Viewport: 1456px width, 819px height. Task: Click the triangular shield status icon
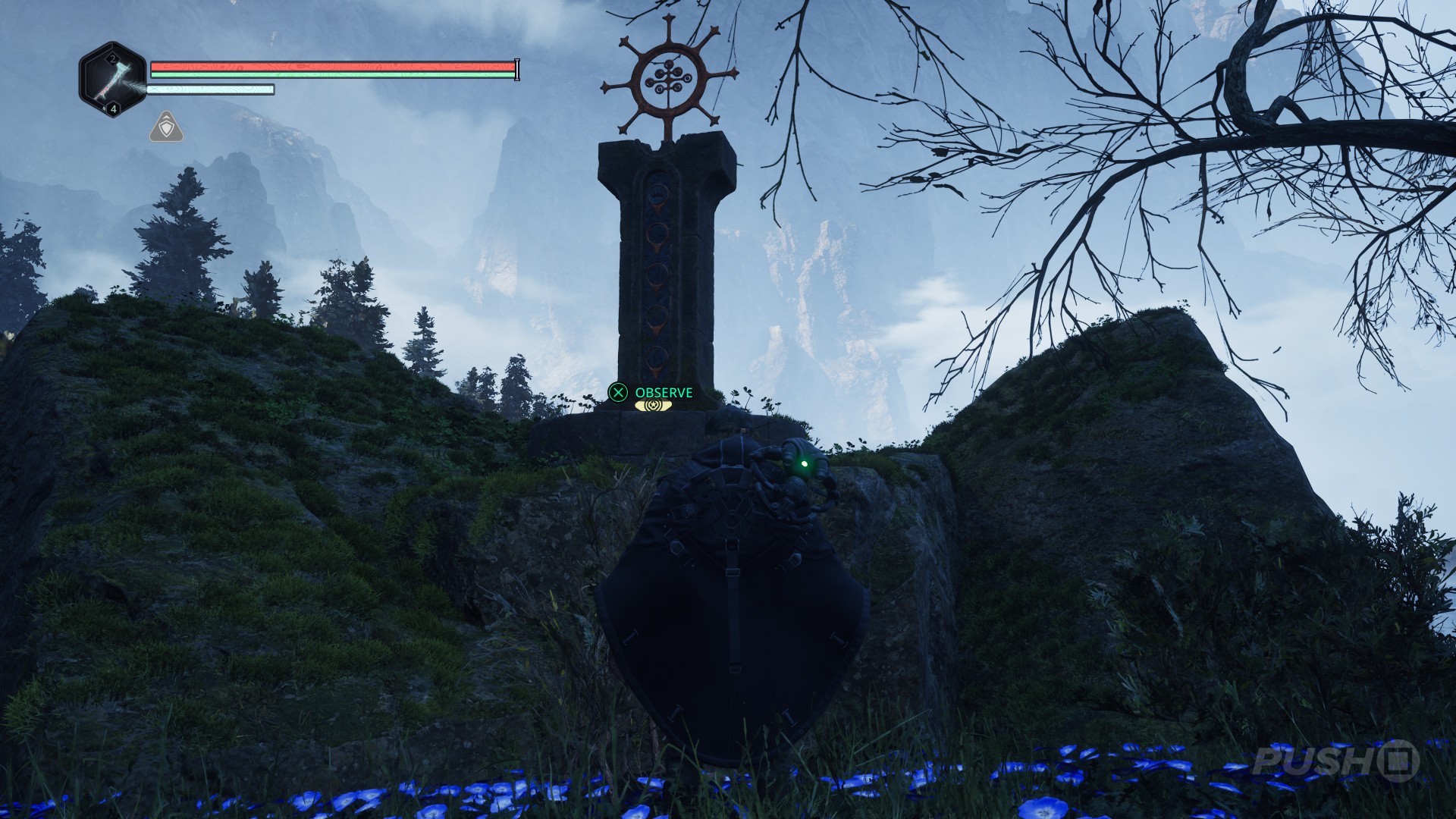tap(166, 128)
